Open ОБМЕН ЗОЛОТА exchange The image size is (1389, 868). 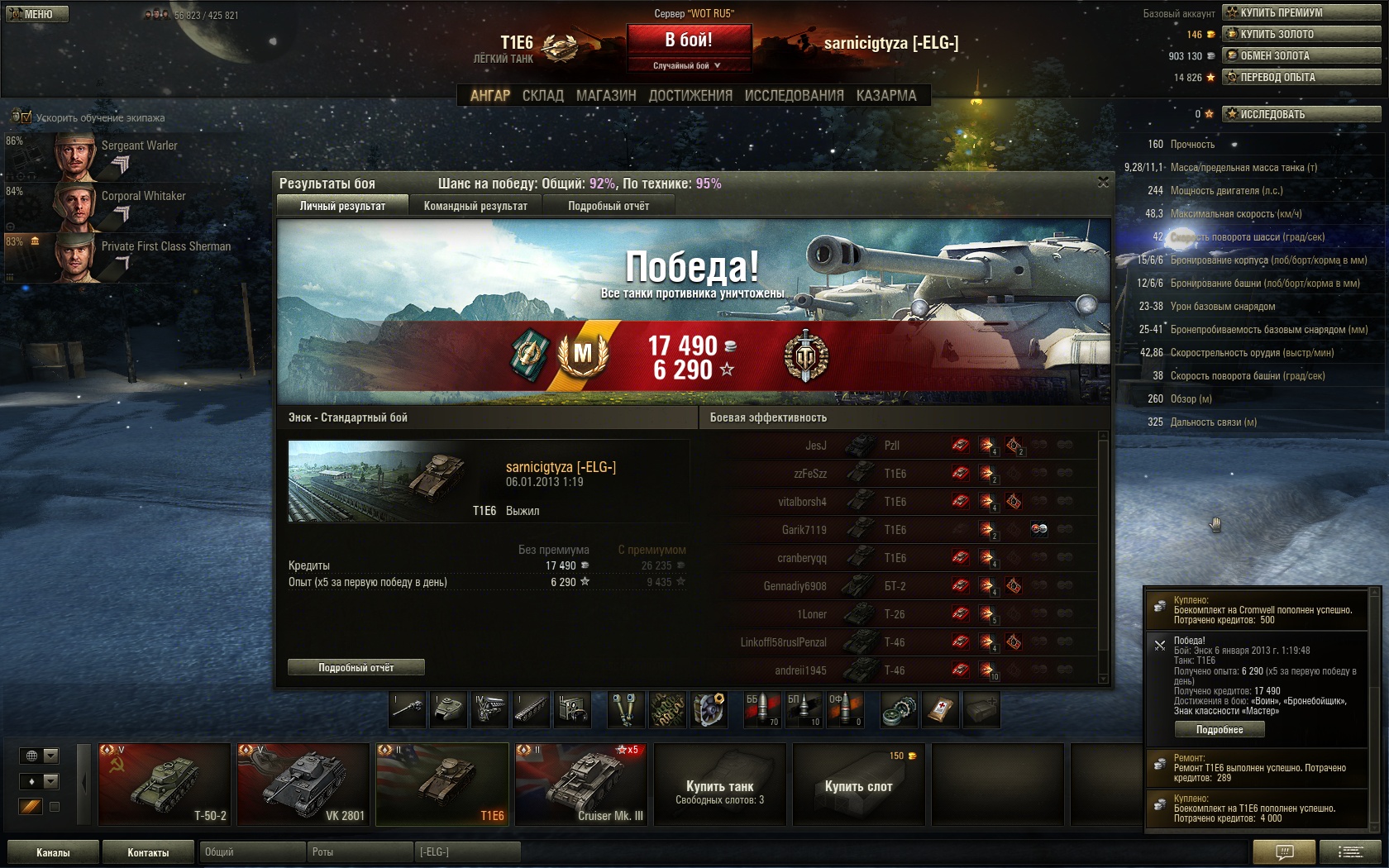(1301, 55)
